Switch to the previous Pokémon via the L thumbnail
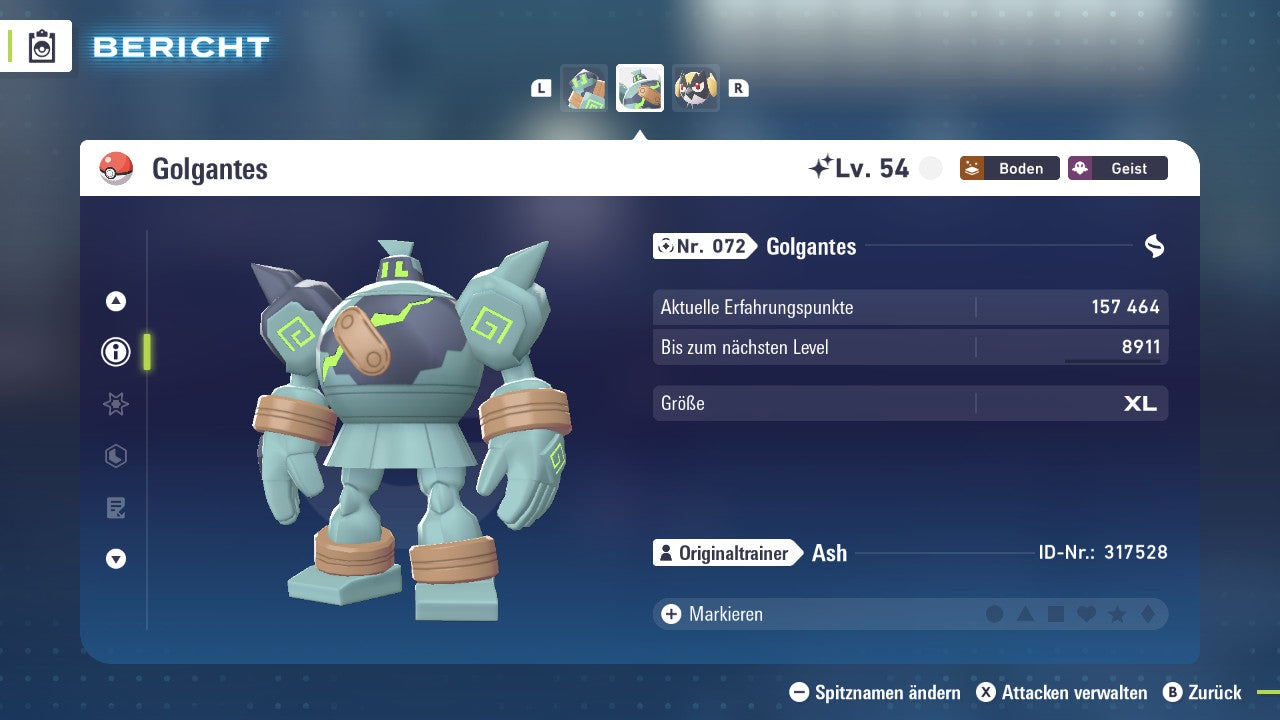 (x=584, y=88)
